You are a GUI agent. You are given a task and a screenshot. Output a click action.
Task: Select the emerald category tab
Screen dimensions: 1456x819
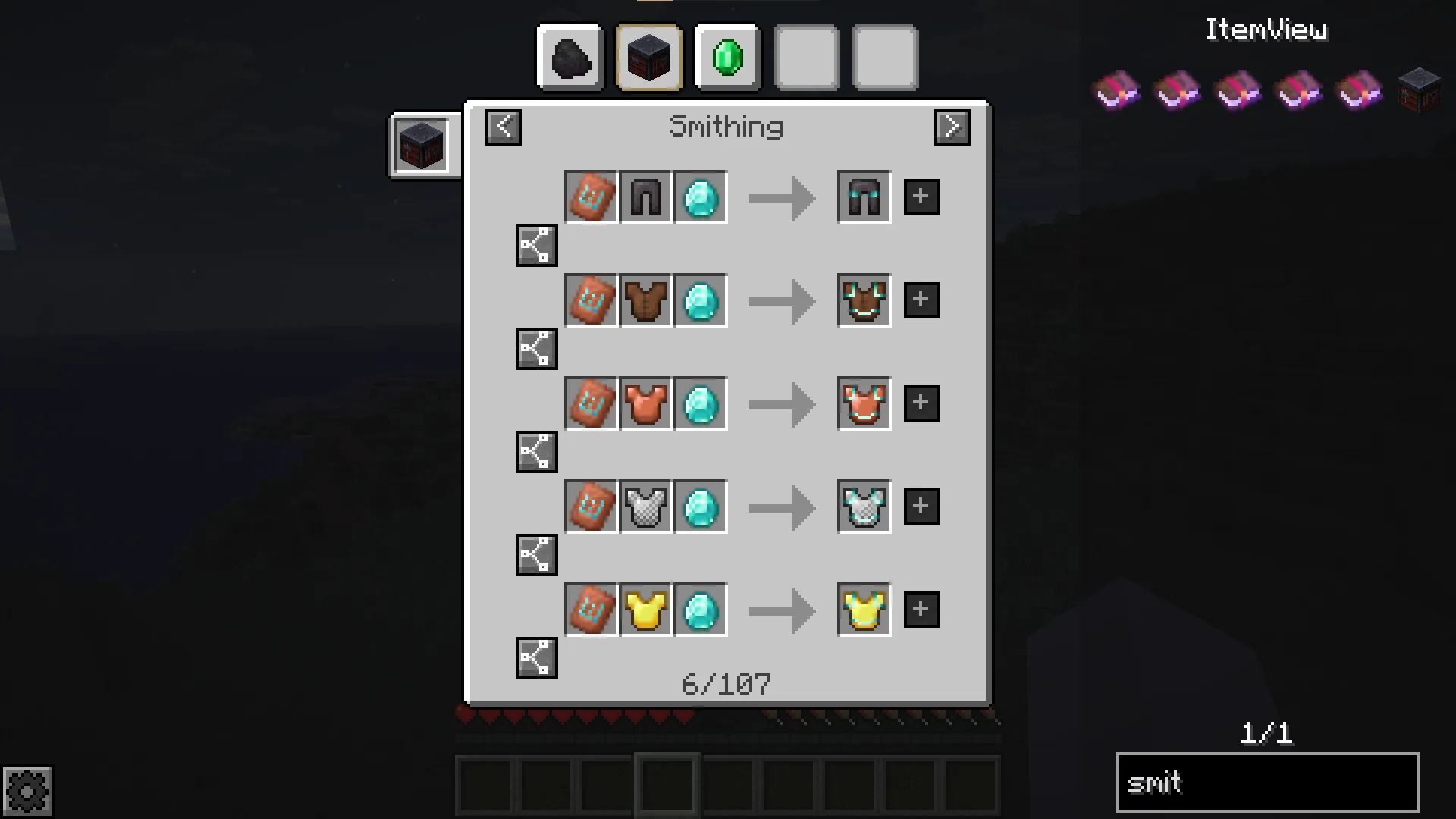coord(727,58)
